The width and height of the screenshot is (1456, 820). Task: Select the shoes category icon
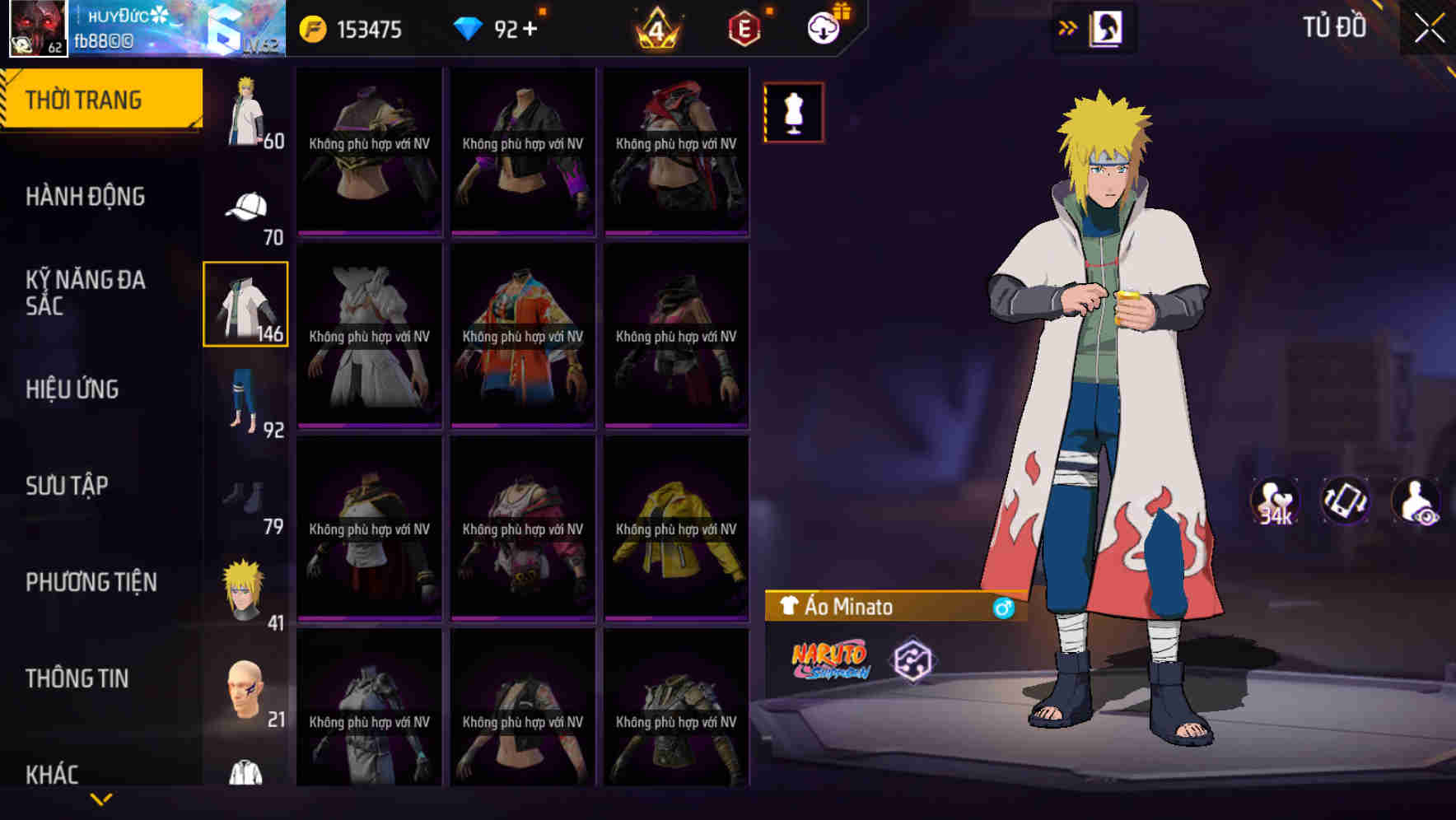(245, 496)
